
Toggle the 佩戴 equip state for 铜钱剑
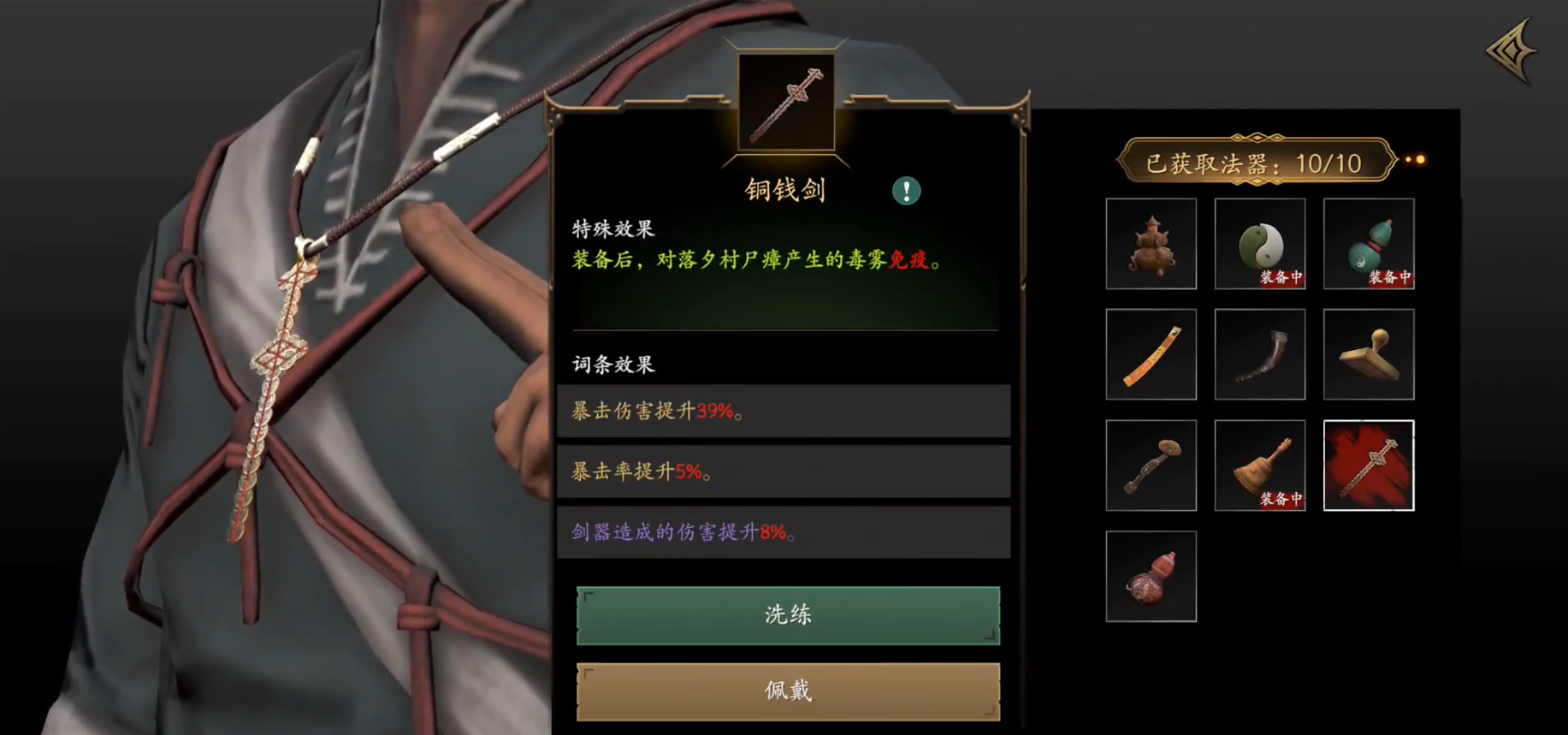(786, 690)
